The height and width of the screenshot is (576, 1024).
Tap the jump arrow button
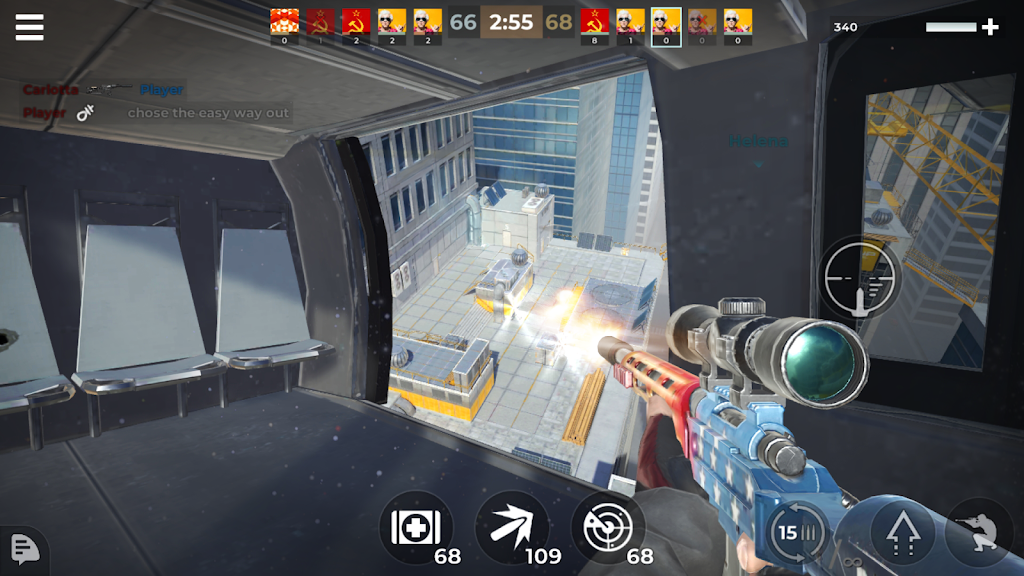tap(902, 532)
